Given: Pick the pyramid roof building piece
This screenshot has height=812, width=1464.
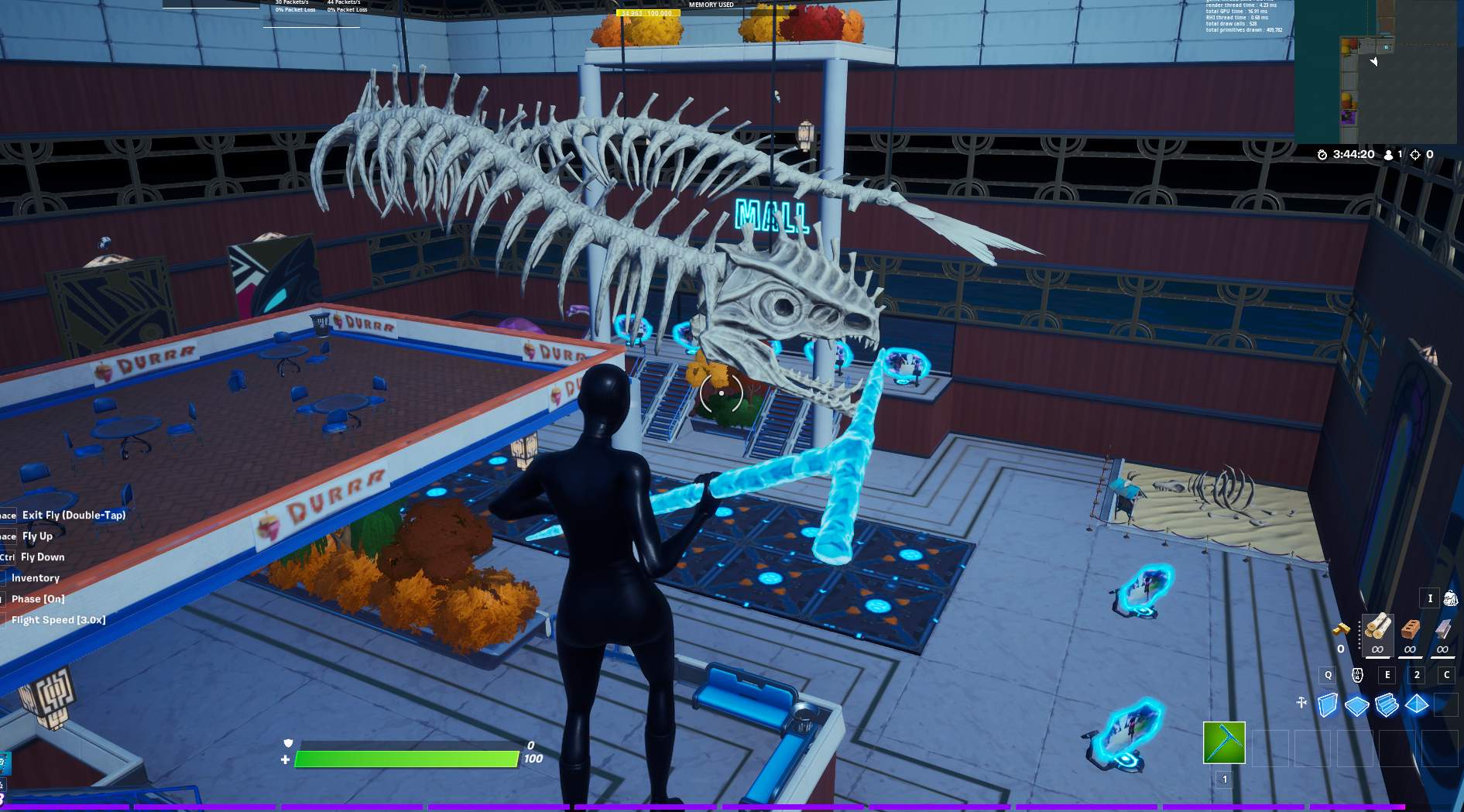Looking at the screenshot, I should point(1417,705).
